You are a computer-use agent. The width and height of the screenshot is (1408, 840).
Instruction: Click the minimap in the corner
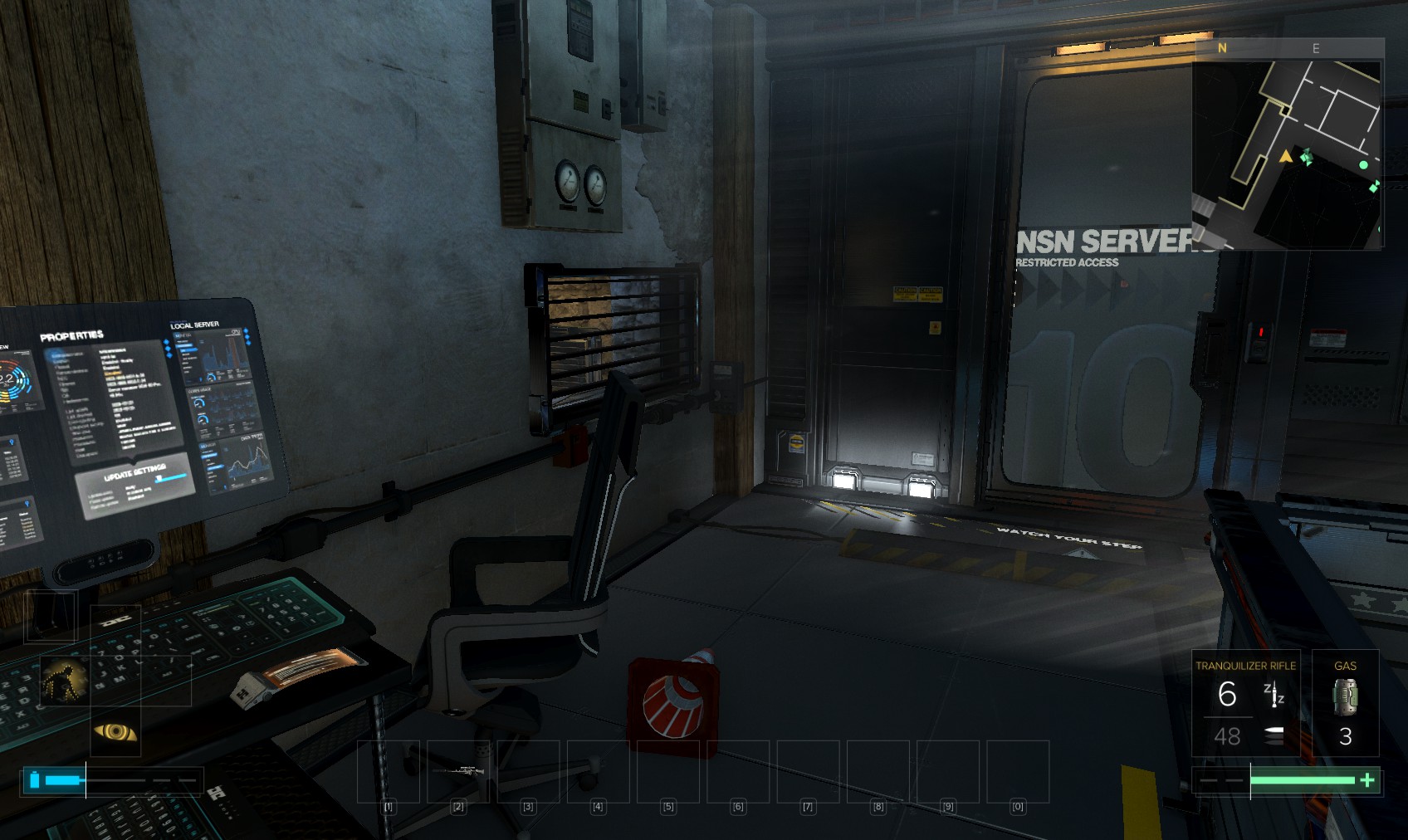point(1286,154)
